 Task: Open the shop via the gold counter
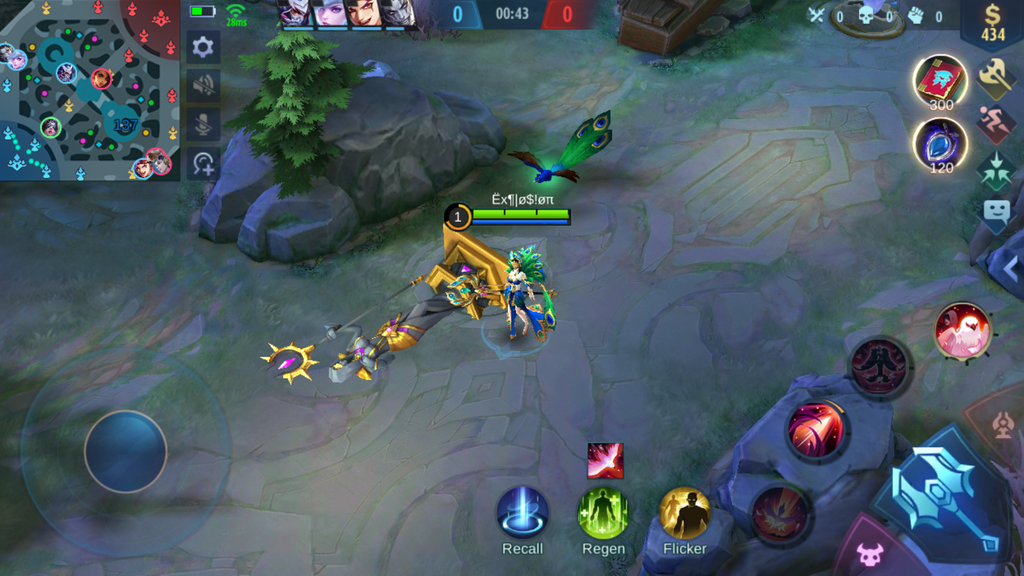992,24
